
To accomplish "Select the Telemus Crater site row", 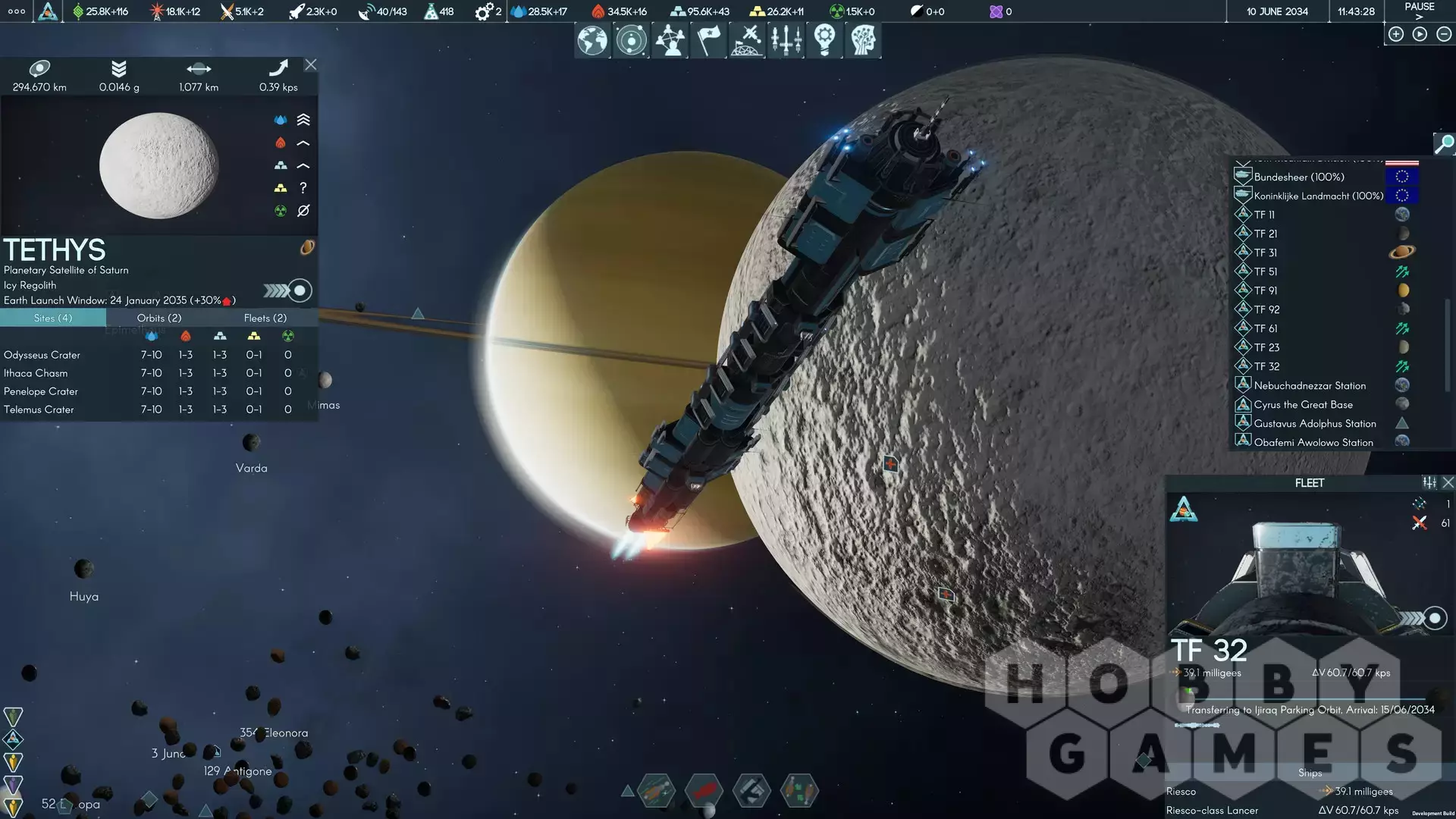I will tap(39, 409).
